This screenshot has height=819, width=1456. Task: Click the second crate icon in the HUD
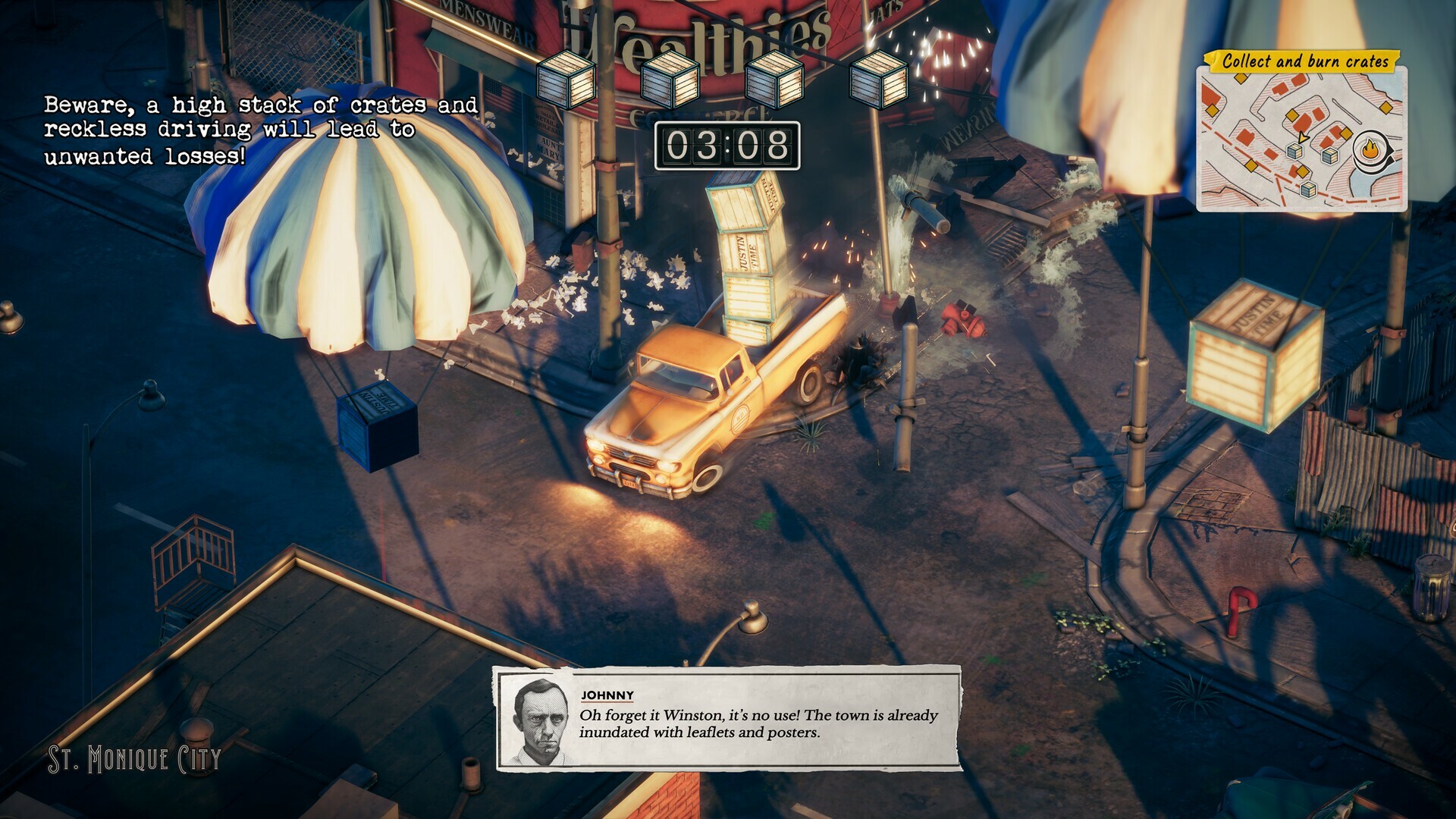[672, 78]
